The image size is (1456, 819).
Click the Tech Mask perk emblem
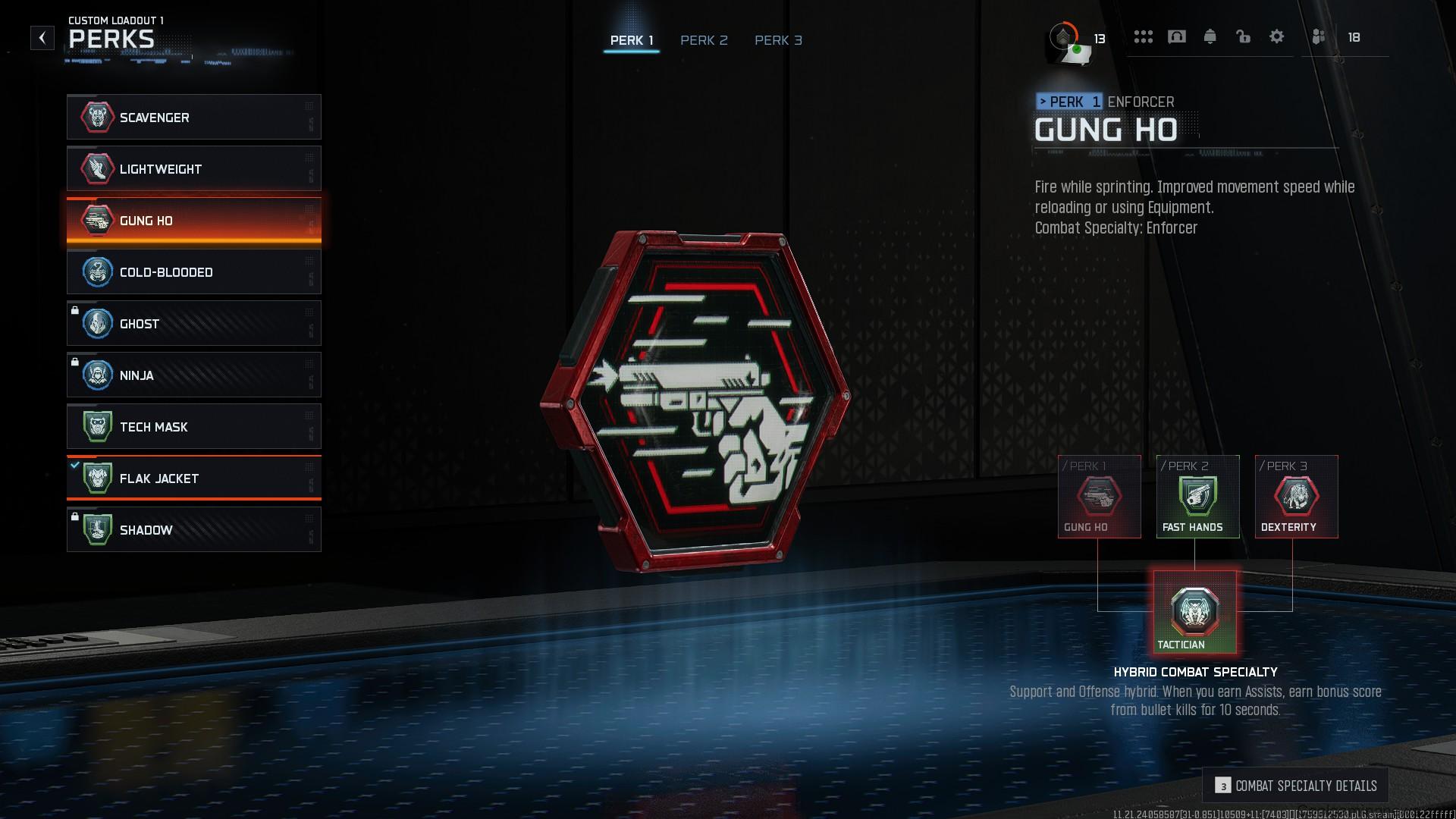(x=96, y=427)
